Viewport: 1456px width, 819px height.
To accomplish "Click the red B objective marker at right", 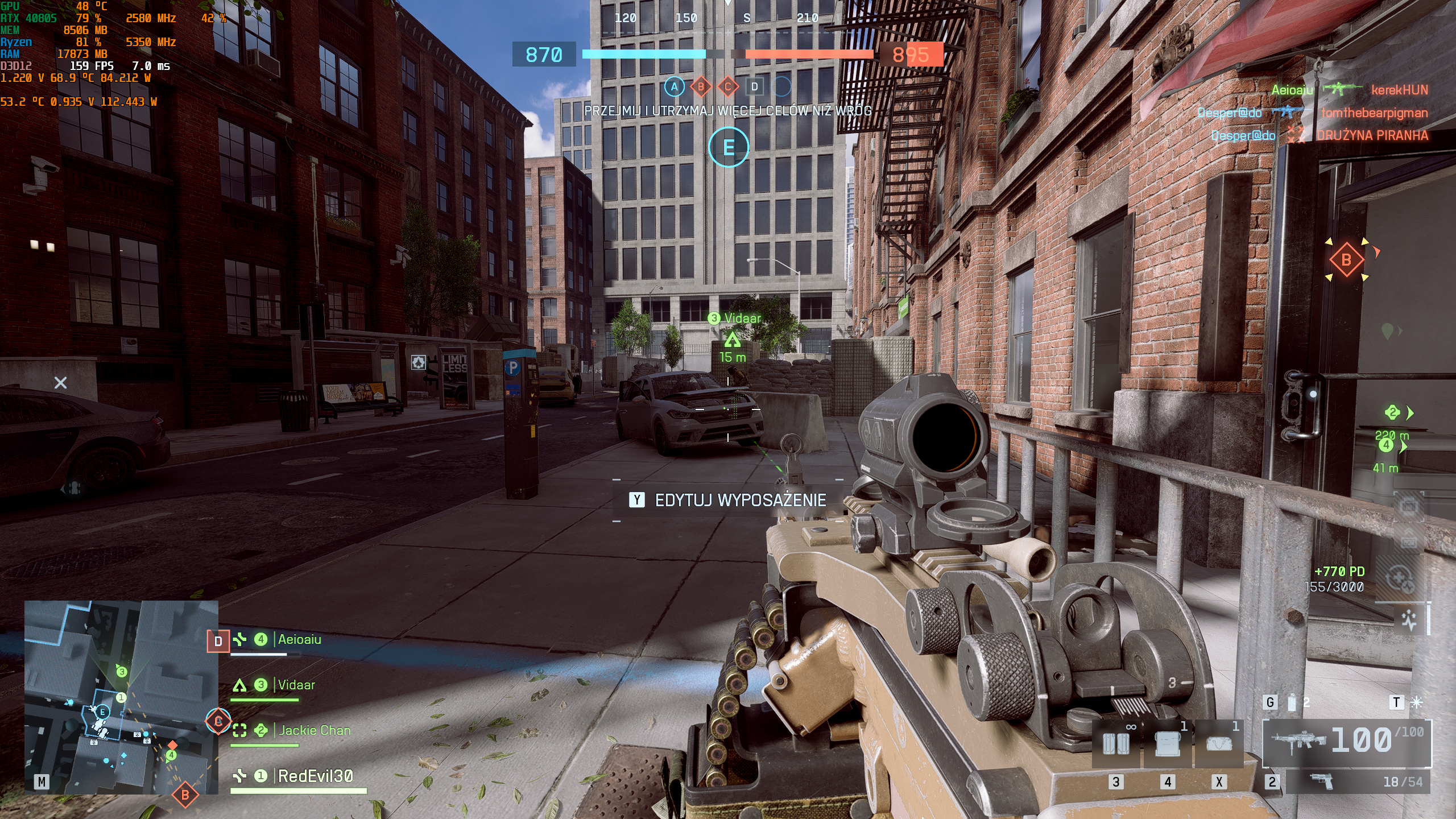I will pos(1346,260).
